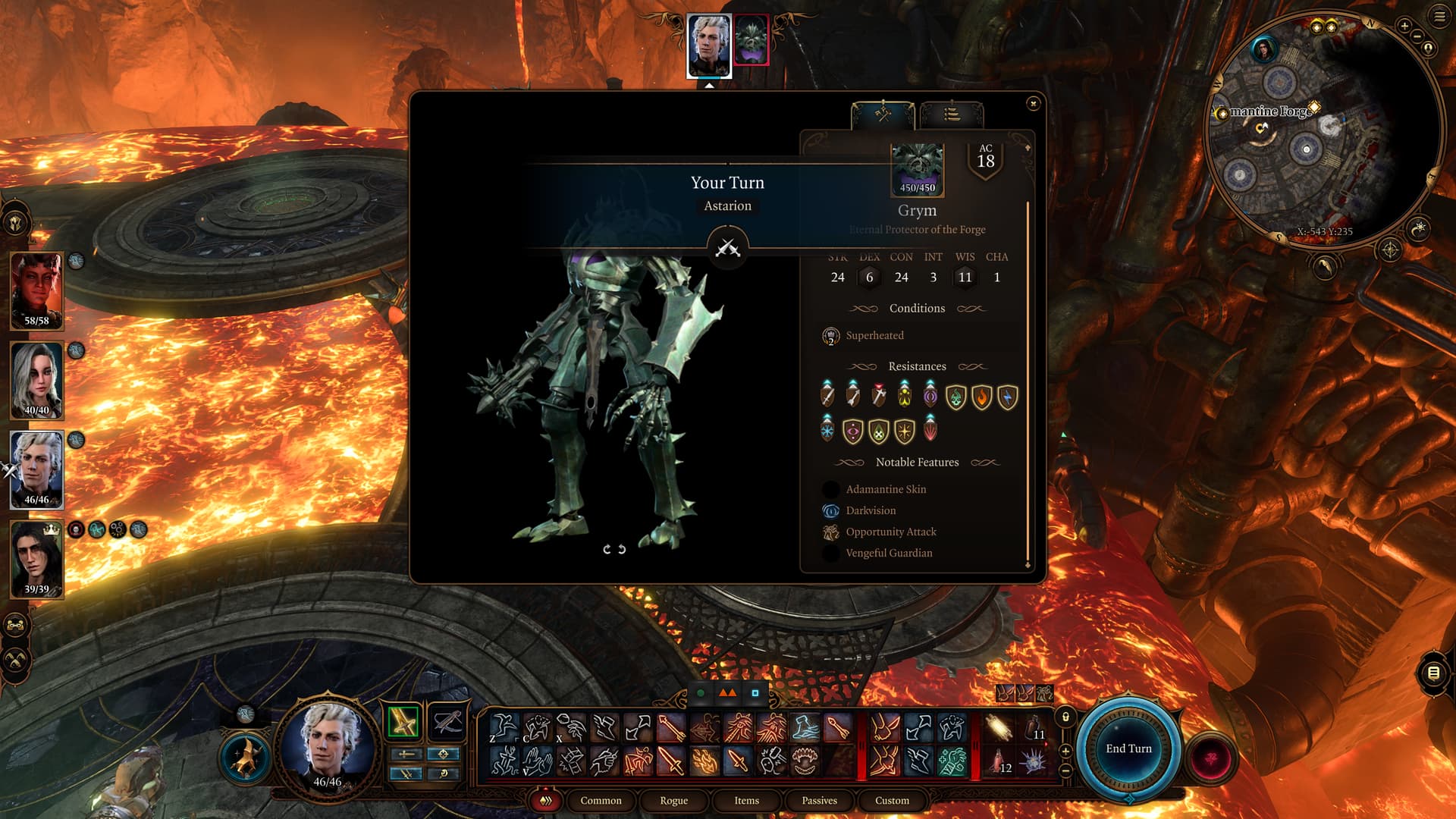Viewport: 1456px width, 819px height.
Task: Close the Grym examine panel
Action: [x=1033, y=103]
